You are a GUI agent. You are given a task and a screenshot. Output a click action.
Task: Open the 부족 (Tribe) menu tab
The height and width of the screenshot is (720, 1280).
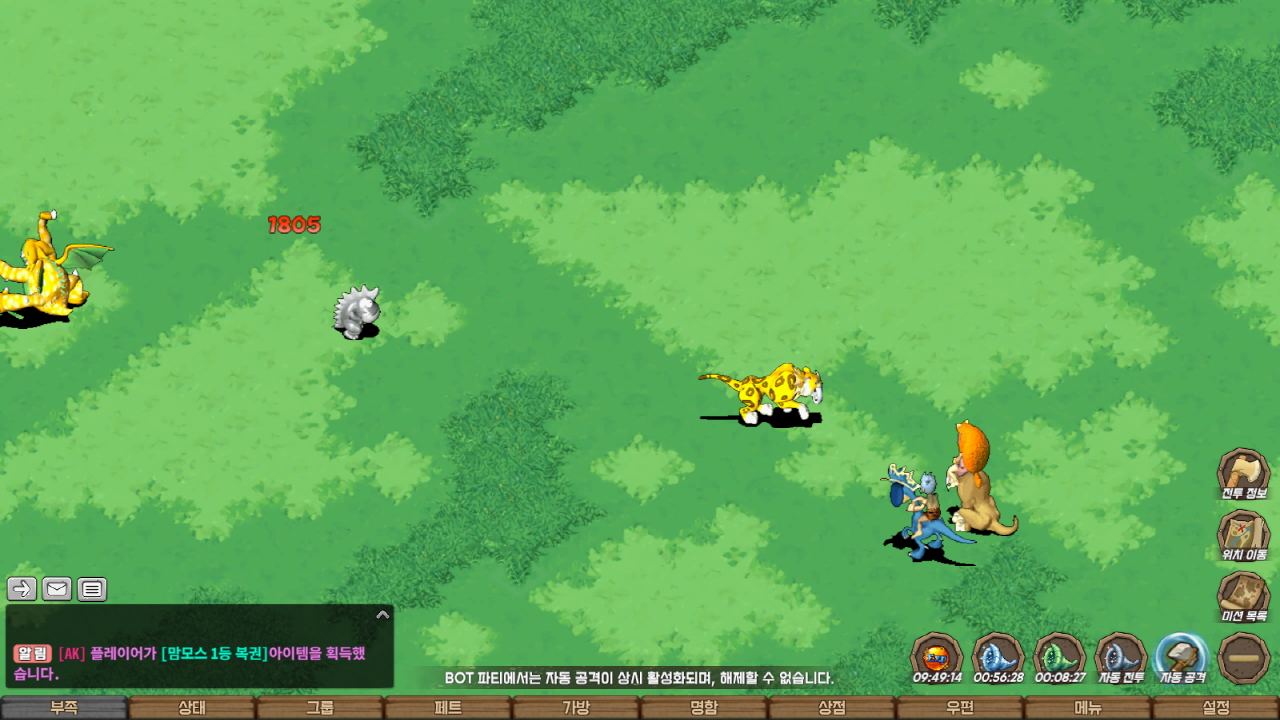pyautogui.click(x=64, y=708)
